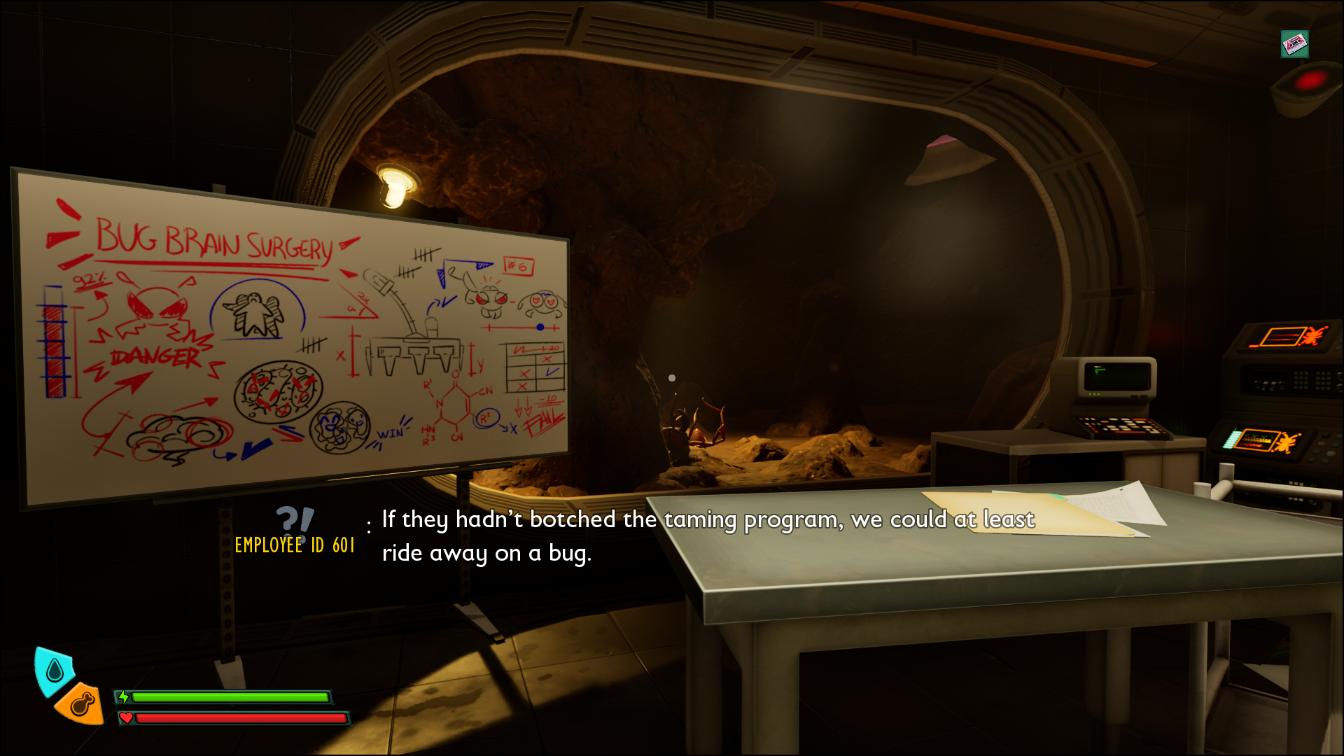Image resolution: width=1344 pixels, height=756 pixels.
Task: Select the orange drumstick hunger icon
Action: (x=81, y=704)
